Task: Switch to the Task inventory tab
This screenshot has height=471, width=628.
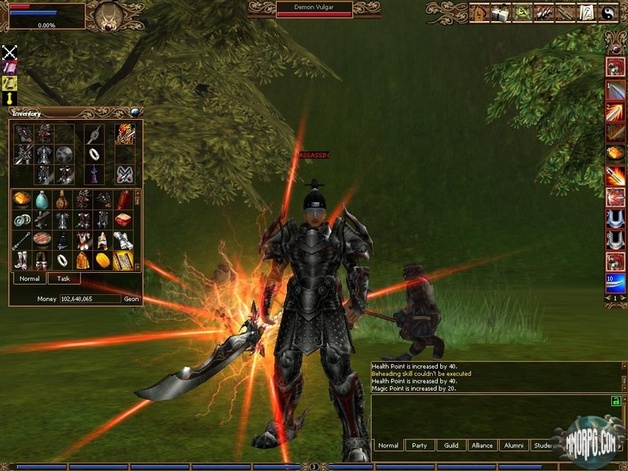Action: pyautogui.click(x=63, y=279)
